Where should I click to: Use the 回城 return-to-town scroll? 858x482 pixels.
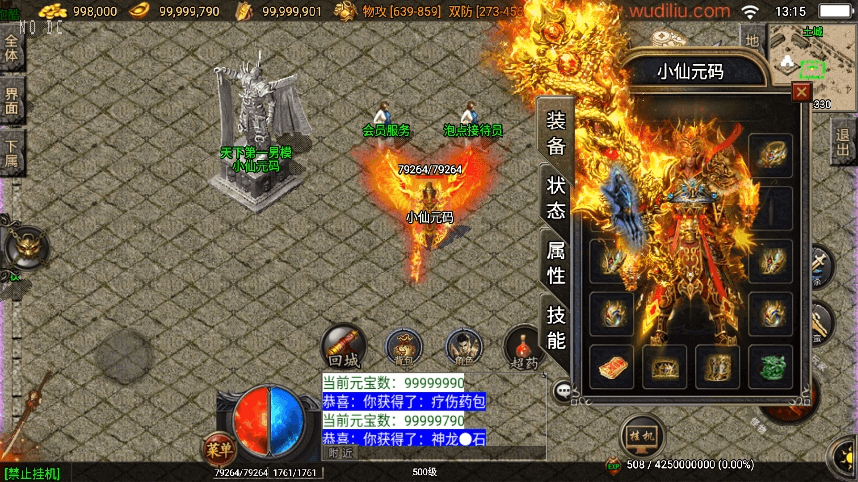point(343,346)
